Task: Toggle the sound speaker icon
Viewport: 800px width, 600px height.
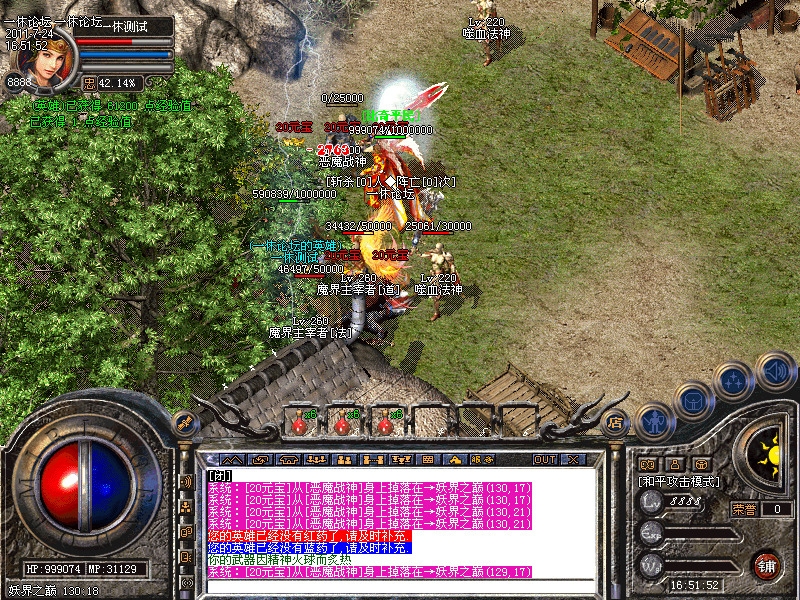Action: [775, 371]
